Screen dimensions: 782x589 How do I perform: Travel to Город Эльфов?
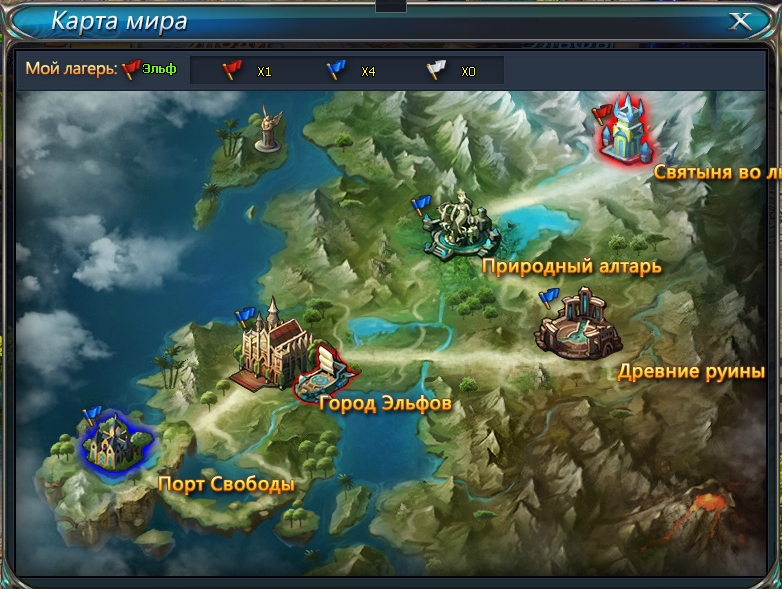point(328,373)
